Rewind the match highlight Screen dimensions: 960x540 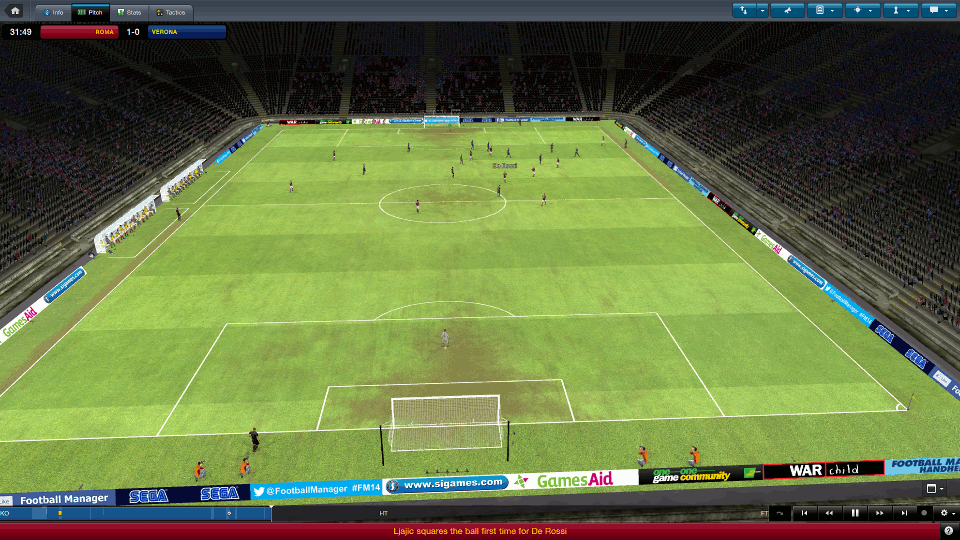point(829,513)
